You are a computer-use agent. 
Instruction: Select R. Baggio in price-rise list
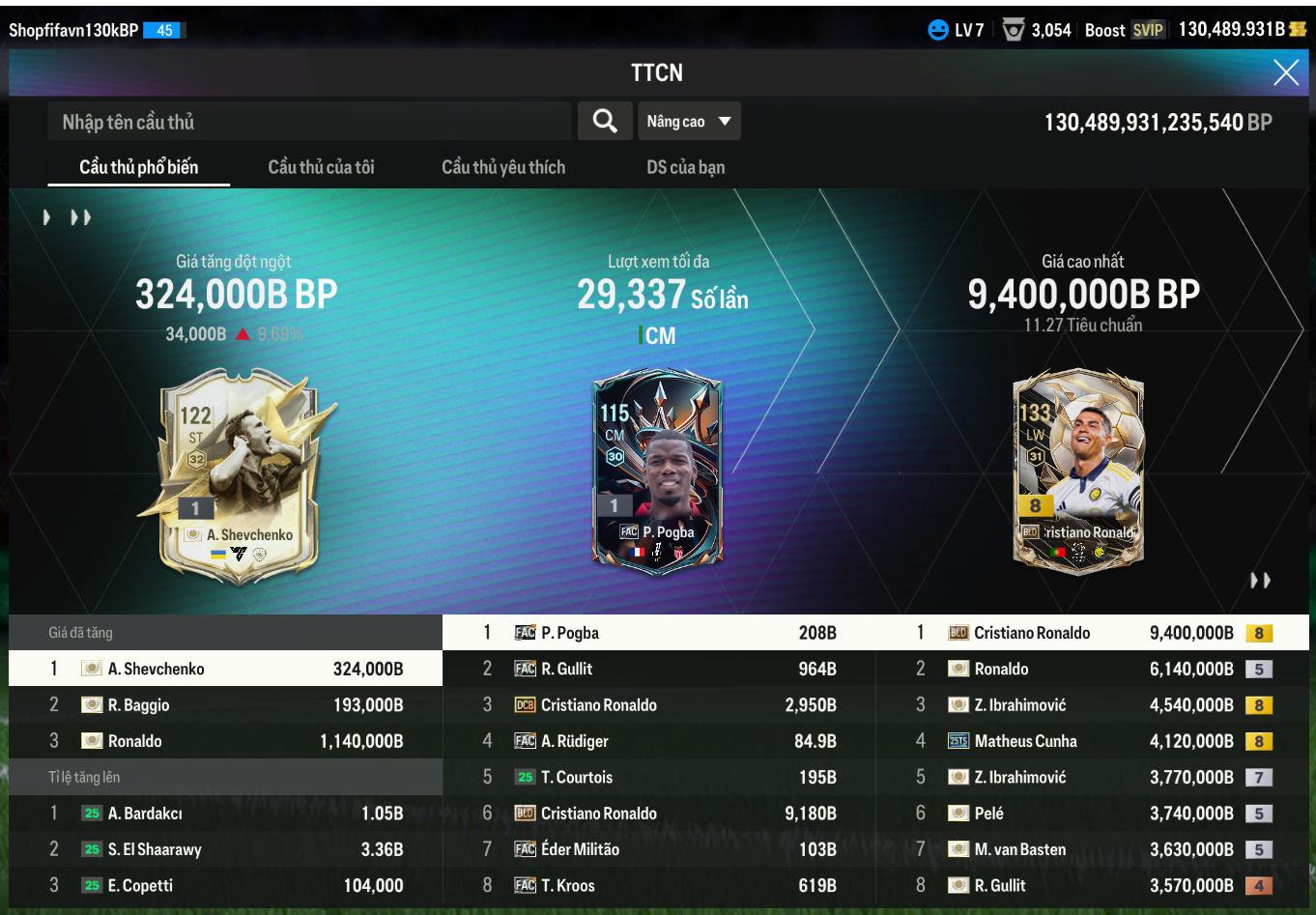point(225,705)
